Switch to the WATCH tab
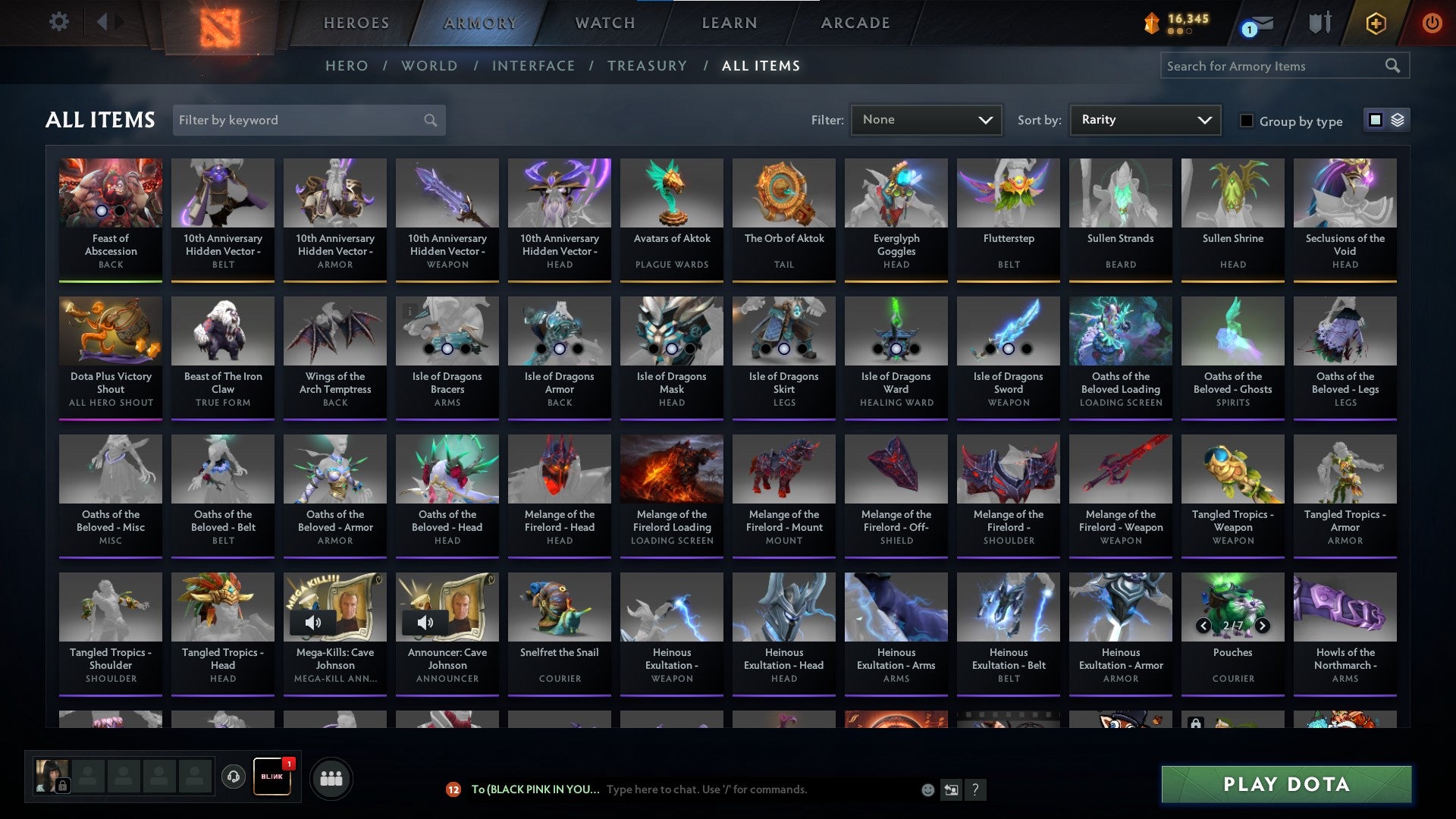The height and width of the screenshot is (819, 1456). (x=604, y=23)
